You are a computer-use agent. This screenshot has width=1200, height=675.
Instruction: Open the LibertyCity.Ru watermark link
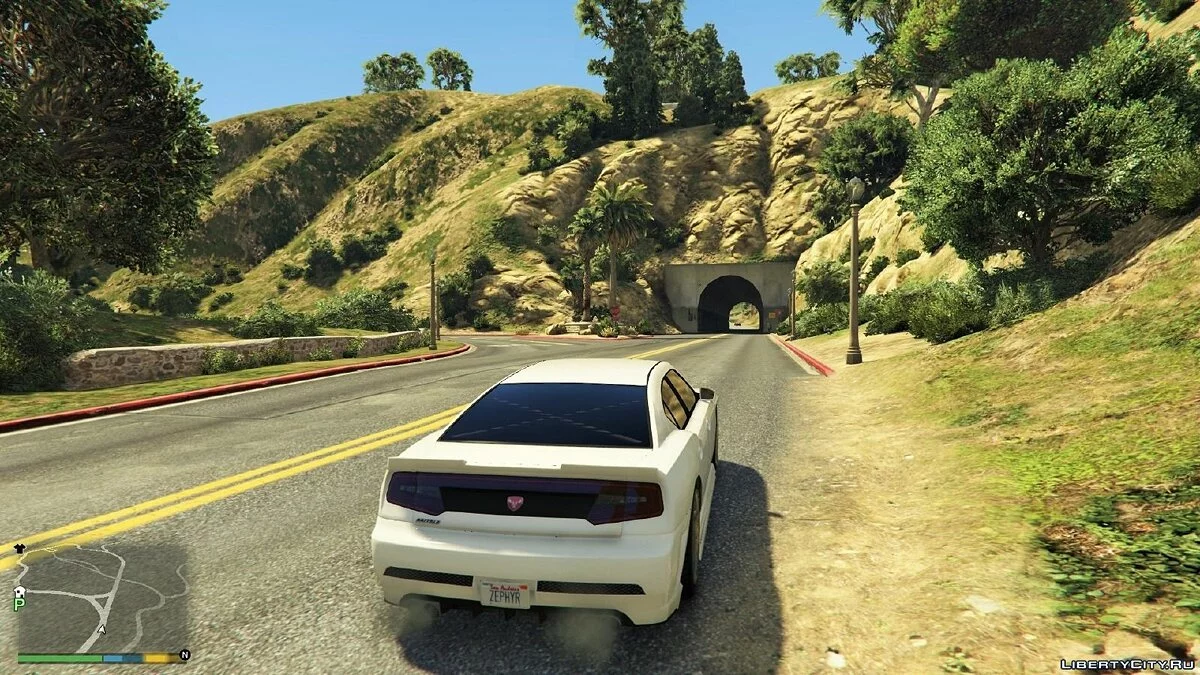(x=1126, y=663)
